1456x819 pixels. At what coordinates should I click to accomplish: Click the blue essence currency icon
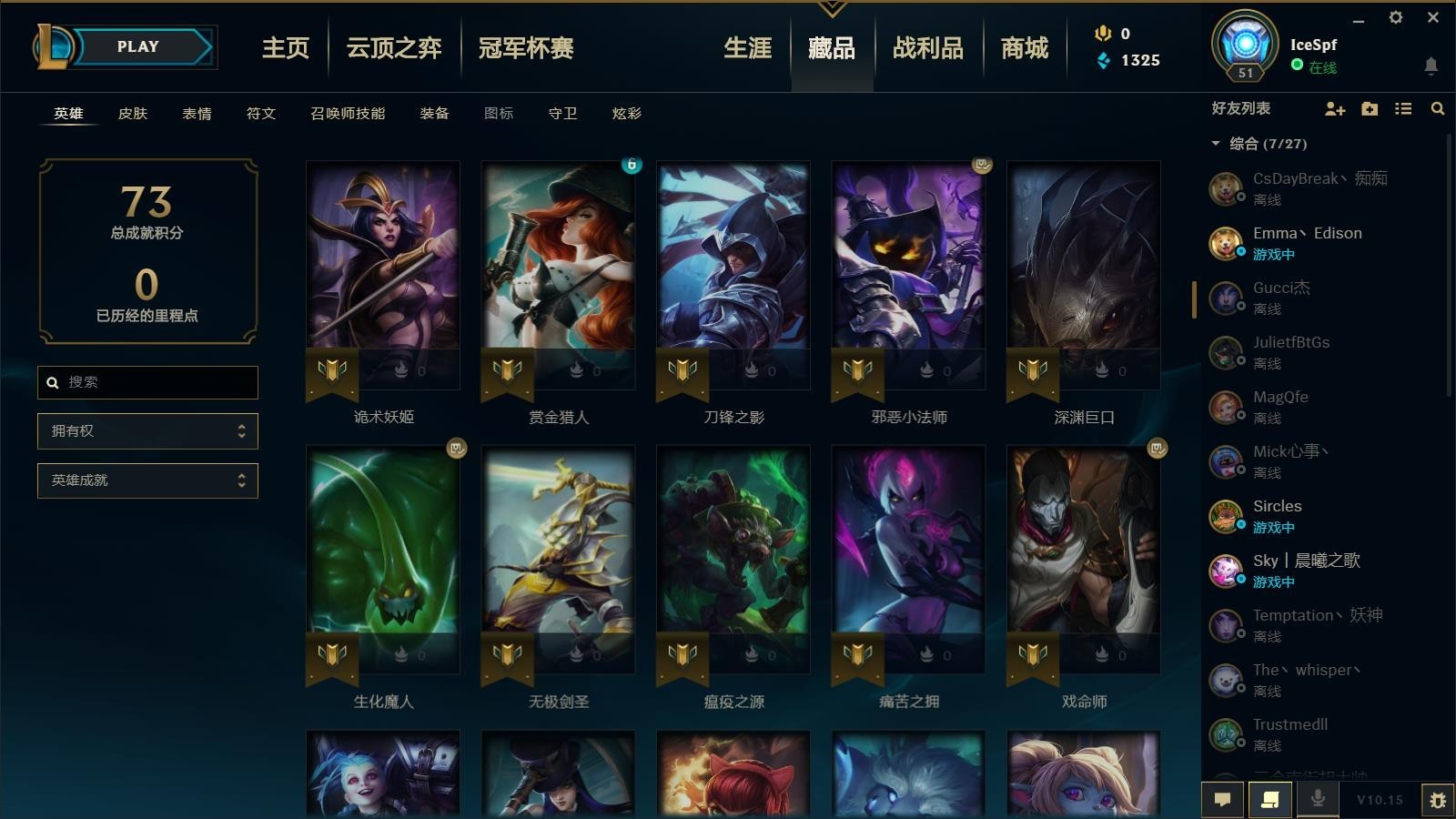click(x=1104, y=61)
